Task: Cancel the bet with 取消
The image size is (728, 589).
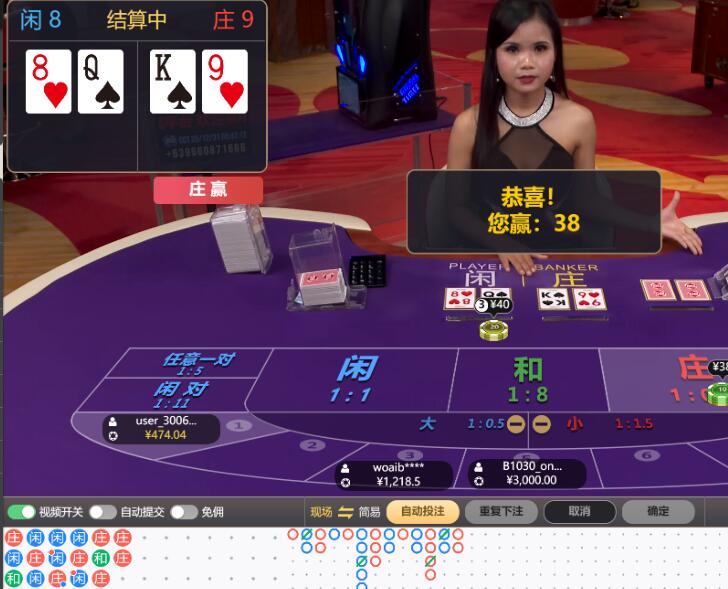Action: click(579, 512)
